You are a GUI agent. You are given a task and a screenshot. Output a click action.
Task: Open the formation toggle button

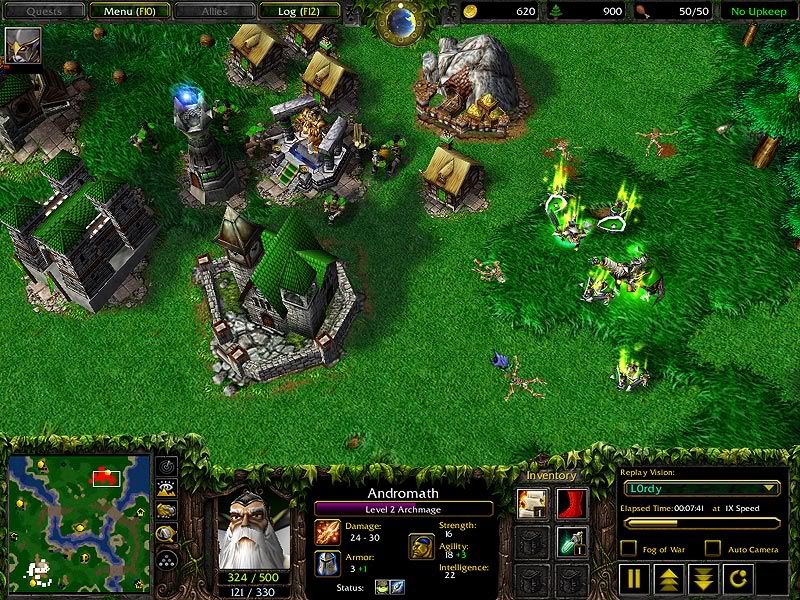pyautogui.click(x=167, y=559)
